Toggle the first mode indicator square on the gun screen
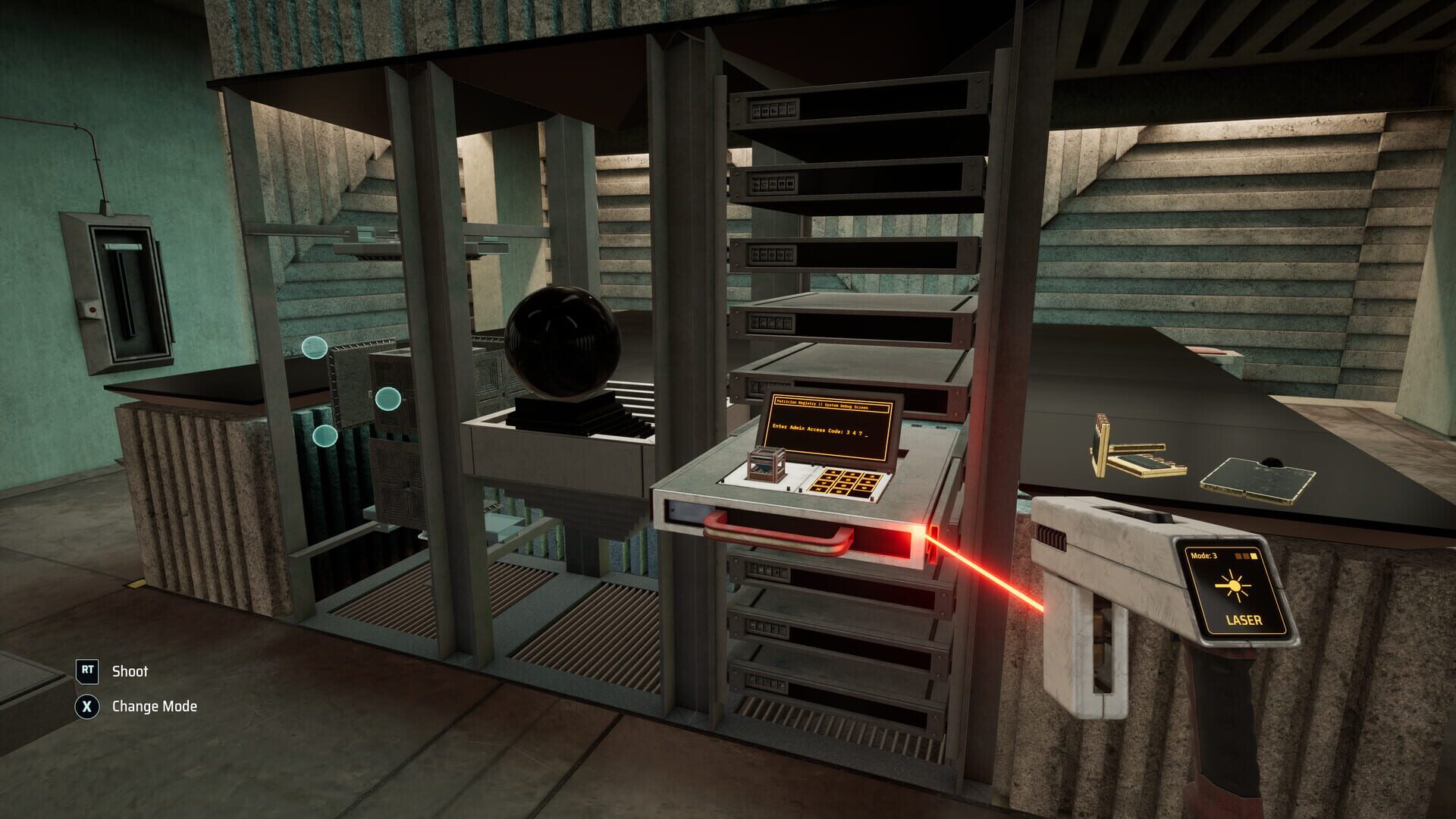This screenshot has height=819, width=1456. click(x=1238, y=556)
